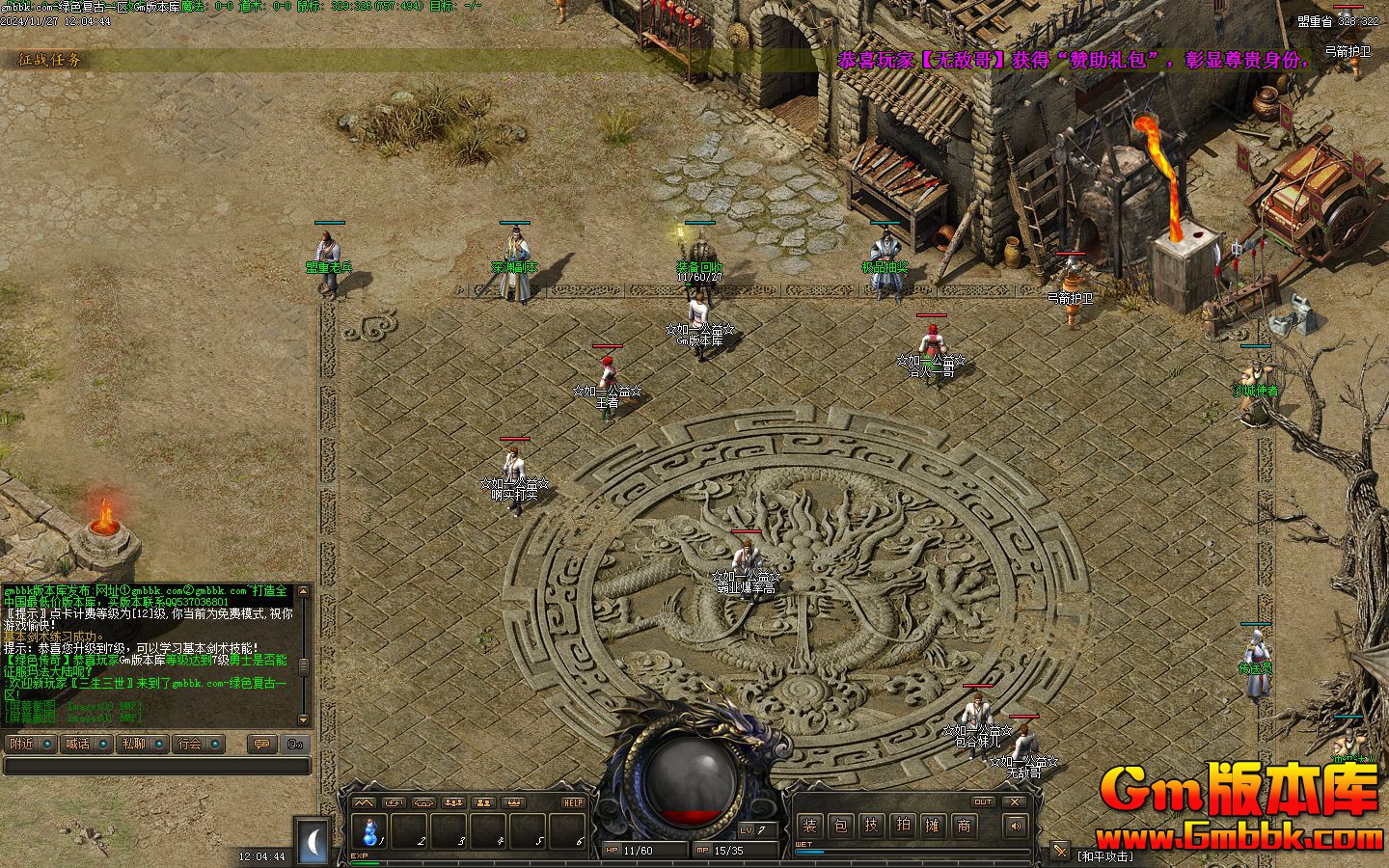Switch to the shout channel (喊话)
Viewport: 1389px width, 868px height.
84,744
